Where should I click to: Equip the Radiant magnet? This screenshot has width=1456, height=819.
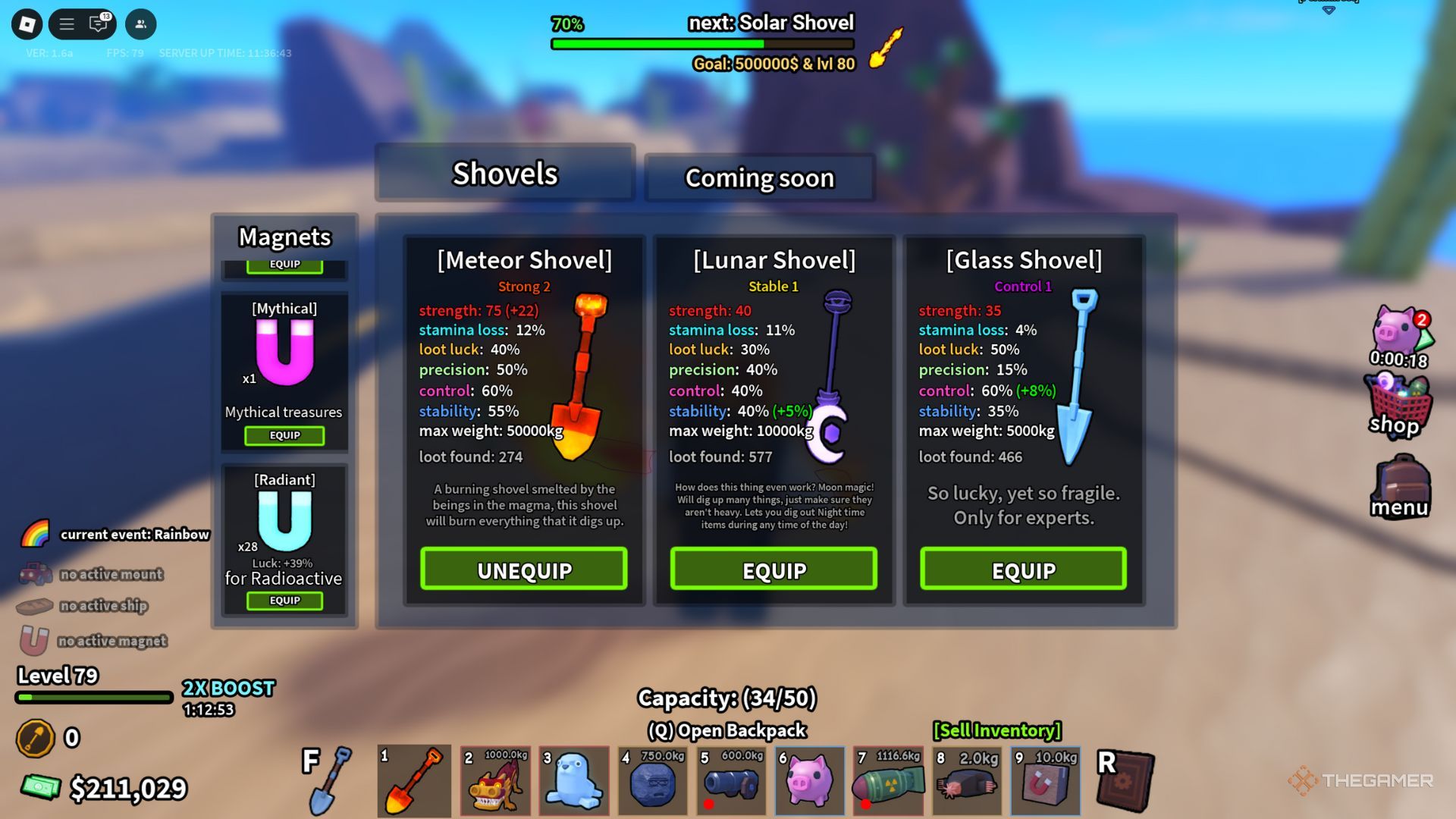click(284, 601)
